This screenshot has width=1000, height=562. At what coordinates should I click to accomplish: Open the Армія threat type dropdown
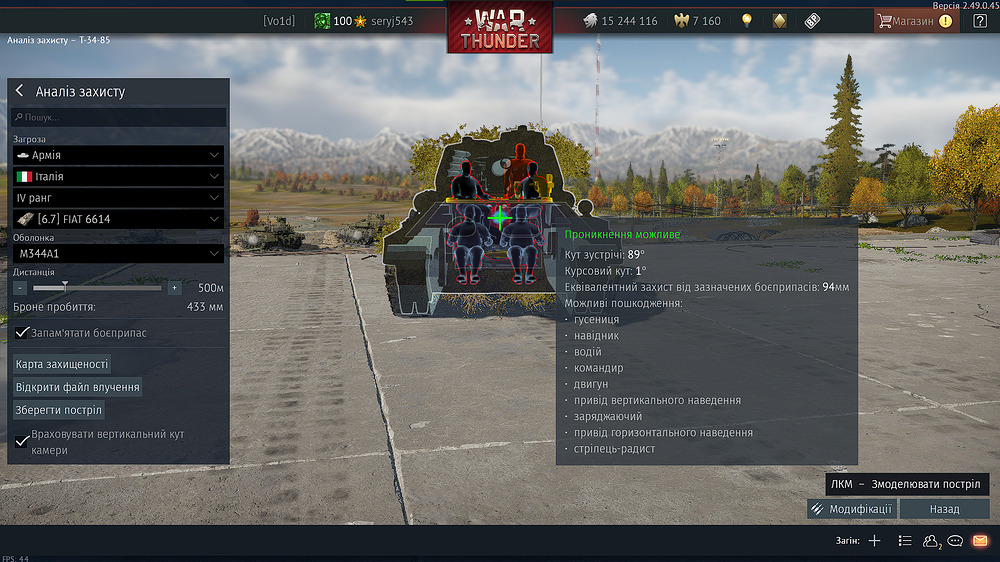coord(118,155)
